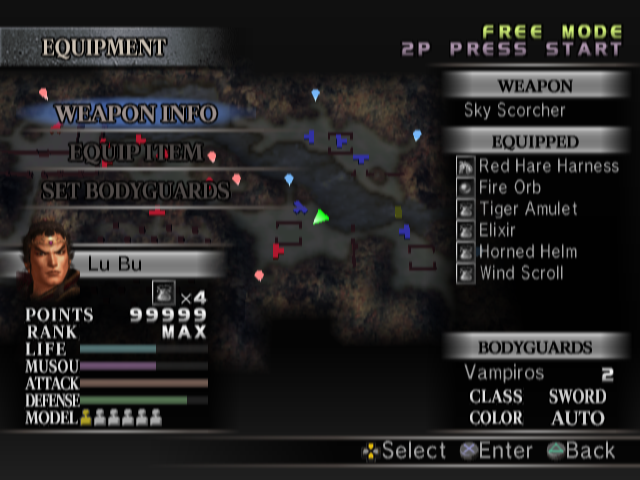
Task: Pick the Wind Scroll item
Action: (x=521, y=273)
